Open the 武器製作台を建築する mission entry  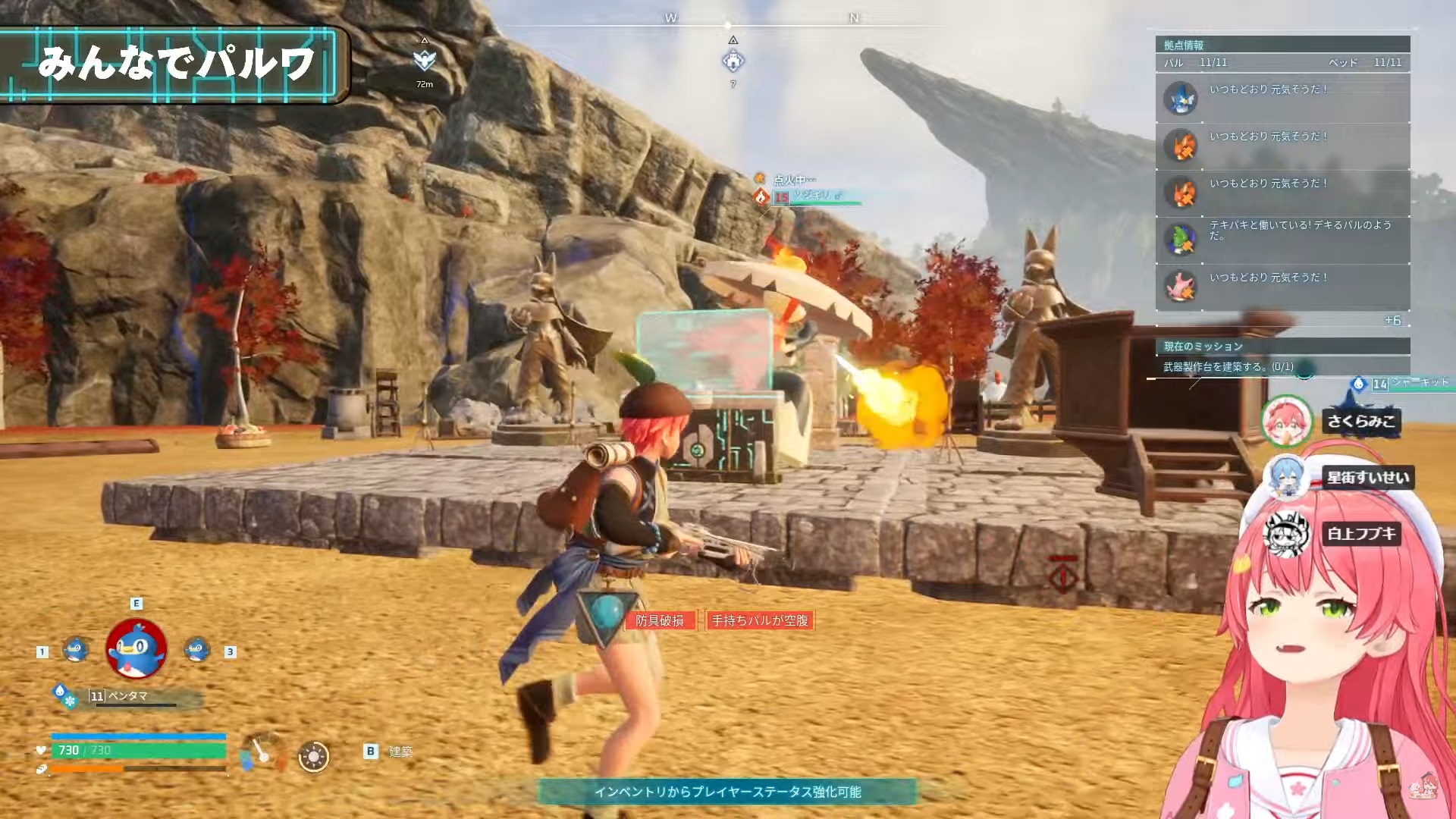coord(1228,367)
